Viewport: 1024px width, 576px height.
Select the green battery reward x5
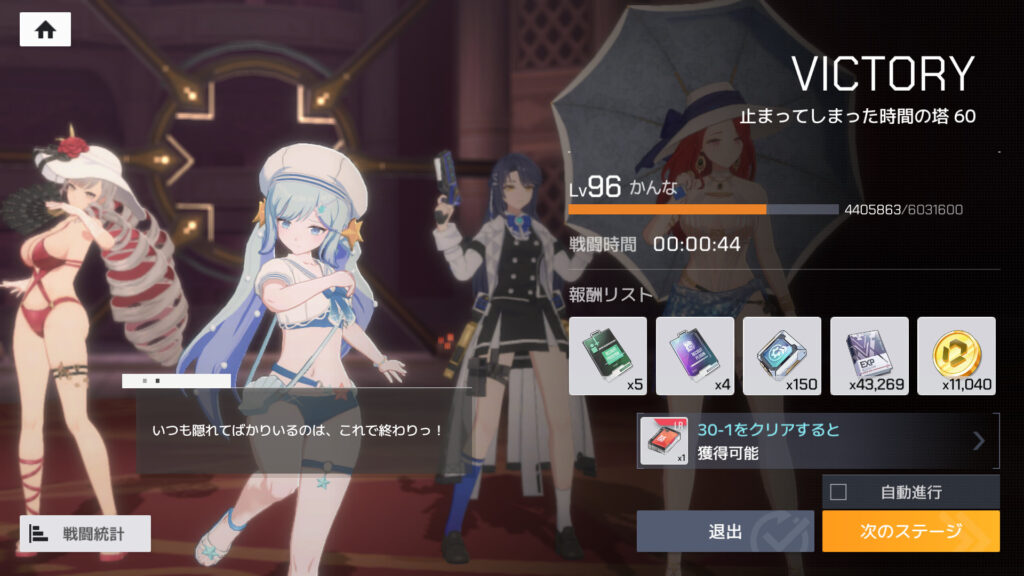point(607,355)
